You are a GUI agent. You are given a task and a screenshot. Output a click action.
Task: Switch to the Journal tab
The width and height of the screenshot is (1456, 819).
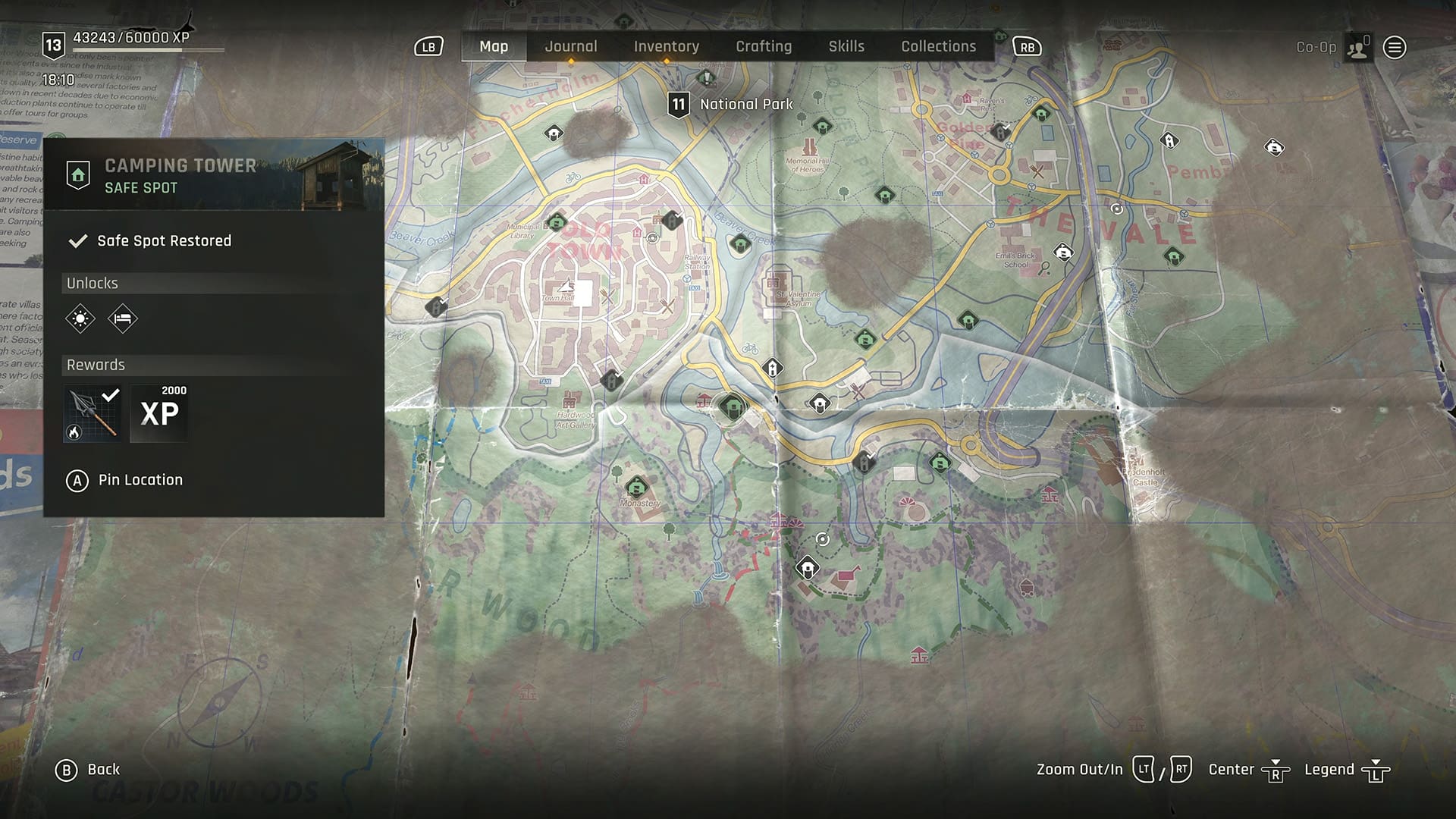[570, 46]
